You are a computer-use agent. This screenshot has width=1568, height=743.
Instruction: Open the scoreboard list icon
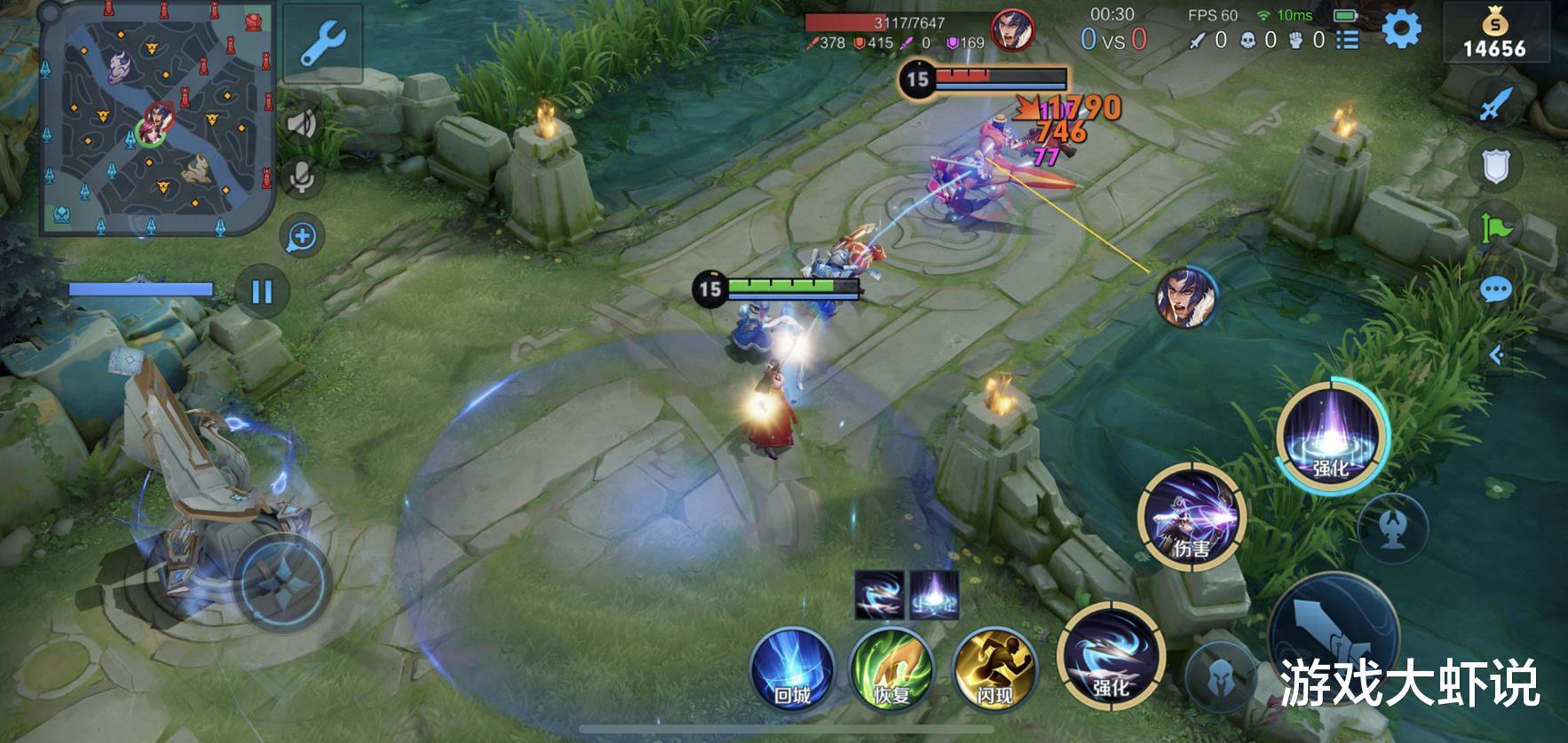click(x=1347, y=40)
